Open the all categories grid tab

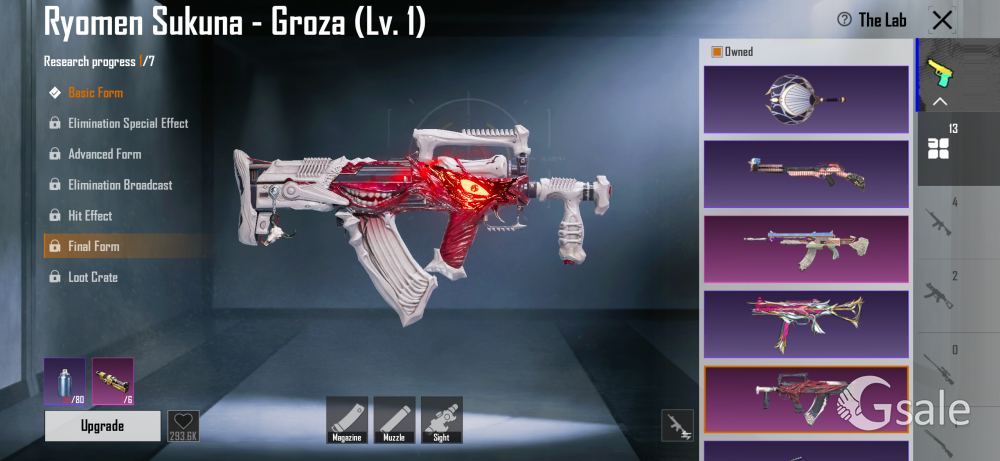(x=938, y=148)
